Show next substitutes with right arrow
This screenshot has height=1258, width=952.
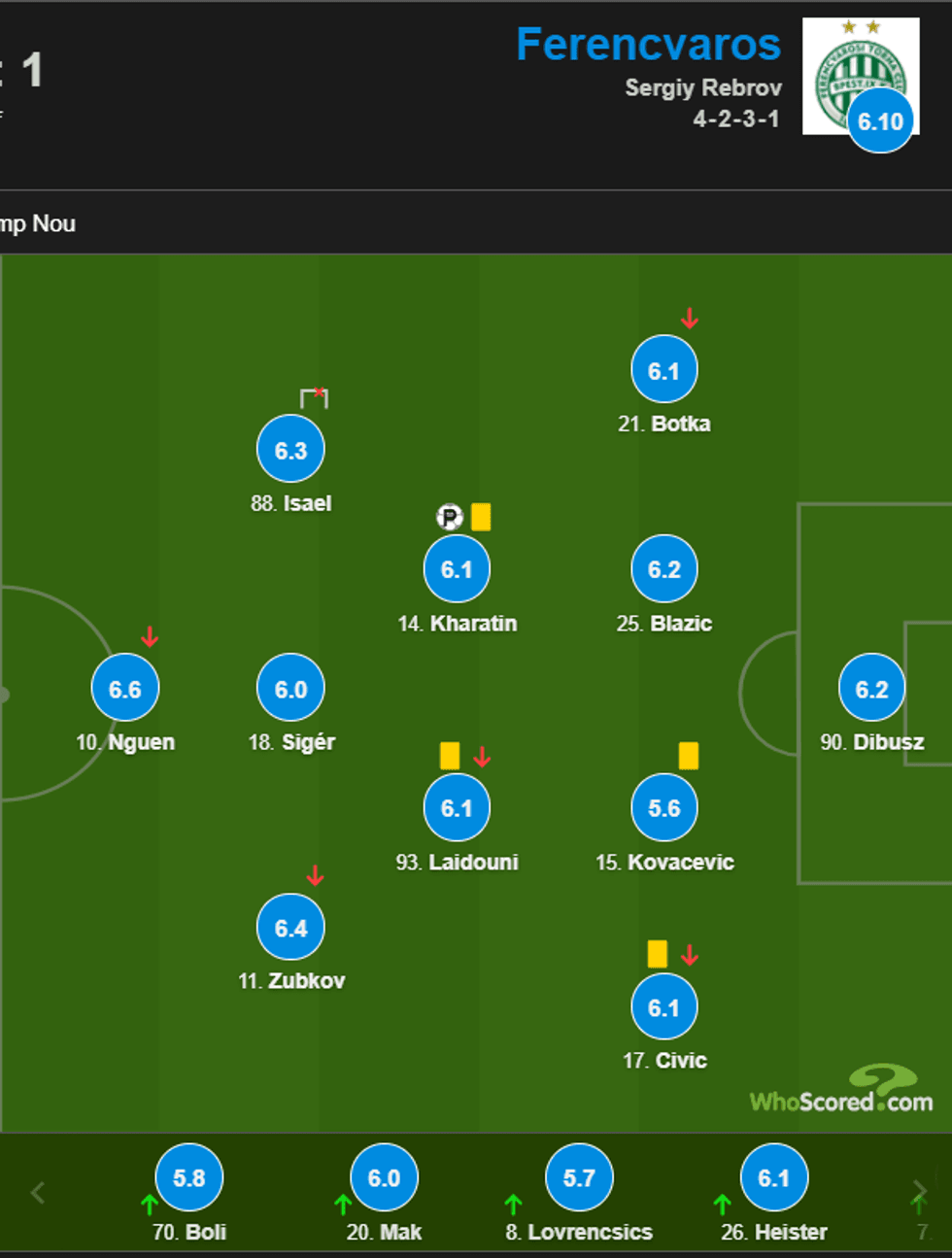tap(919, 1191)
